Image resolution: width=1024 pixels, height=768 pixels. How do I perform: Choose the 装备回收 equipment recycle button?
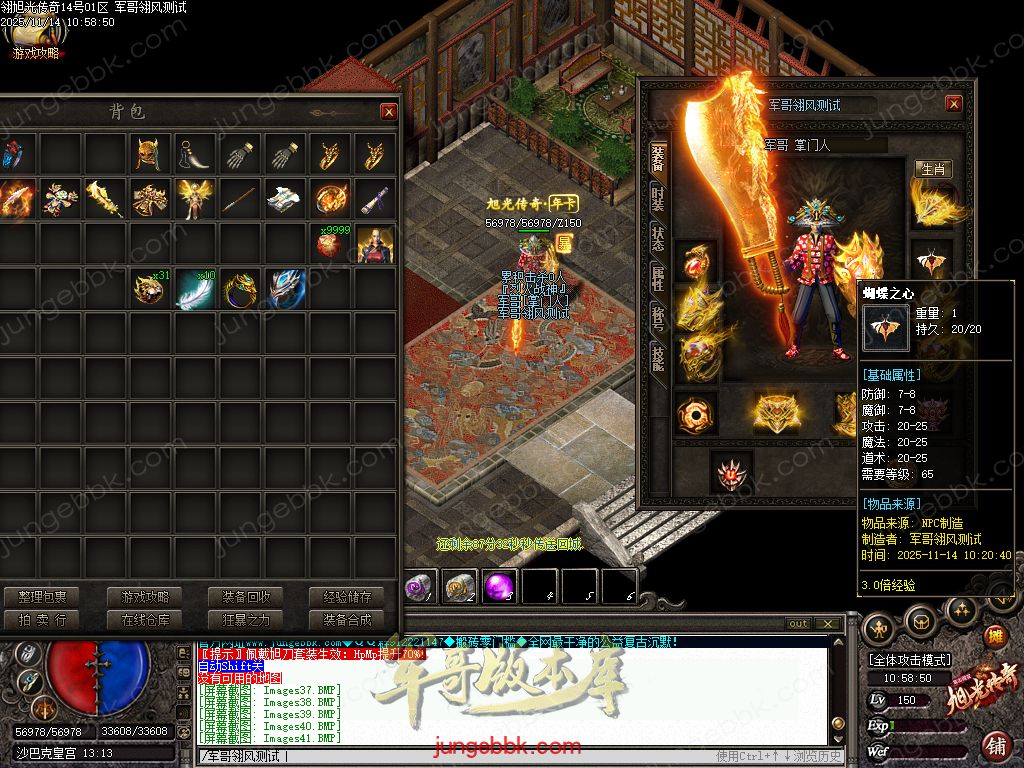coord(246,597)
